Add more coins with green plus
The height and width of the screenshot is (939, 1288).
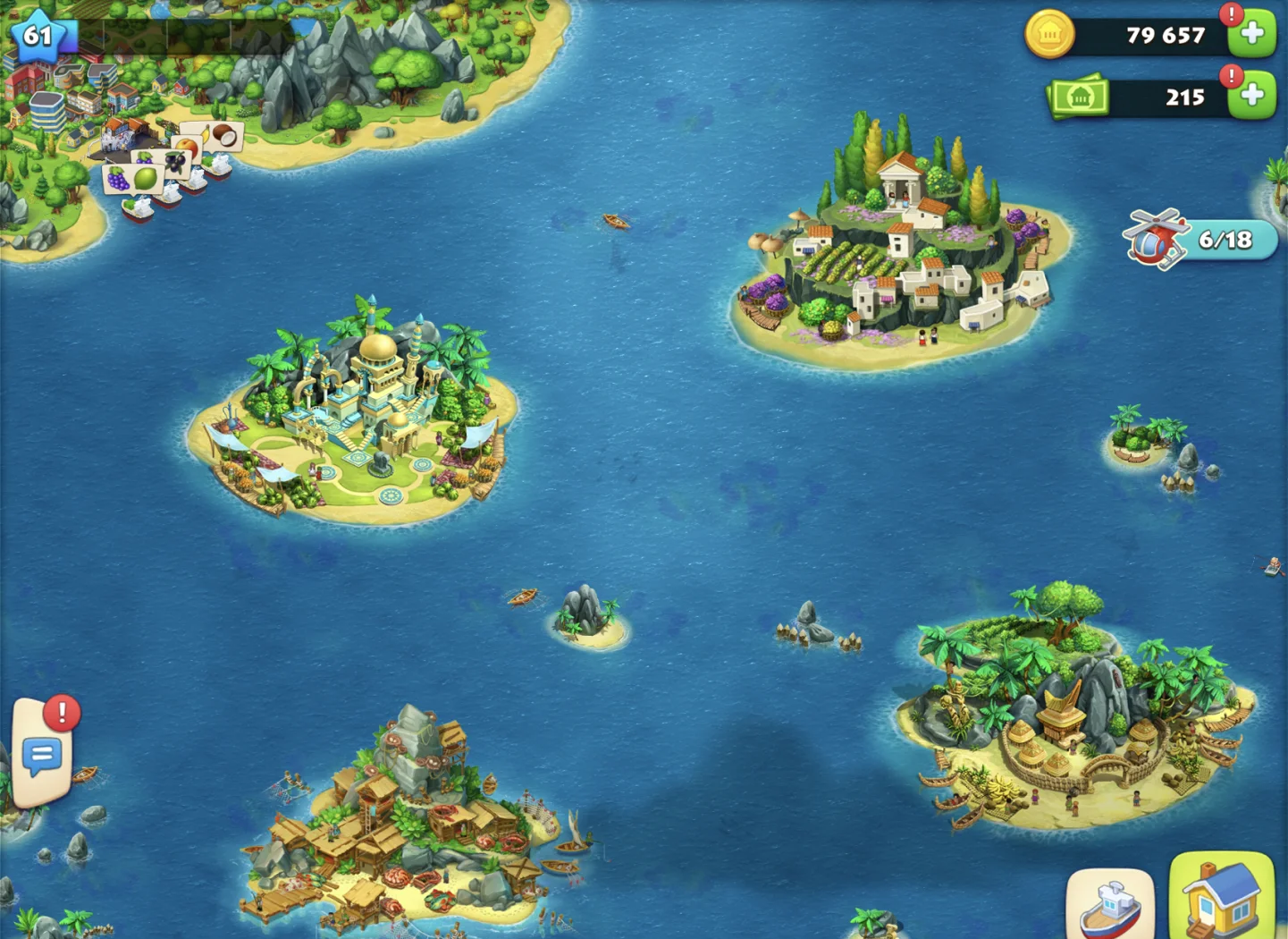coord(1251,35)
